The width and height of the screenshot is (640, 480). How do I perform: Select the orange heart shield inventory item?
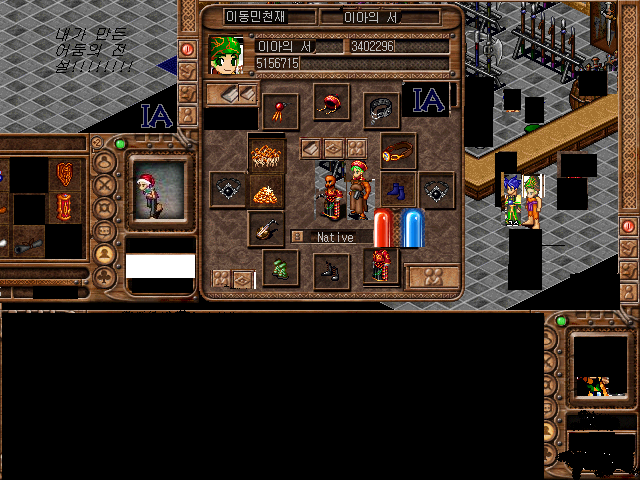[x=66, y=175]
